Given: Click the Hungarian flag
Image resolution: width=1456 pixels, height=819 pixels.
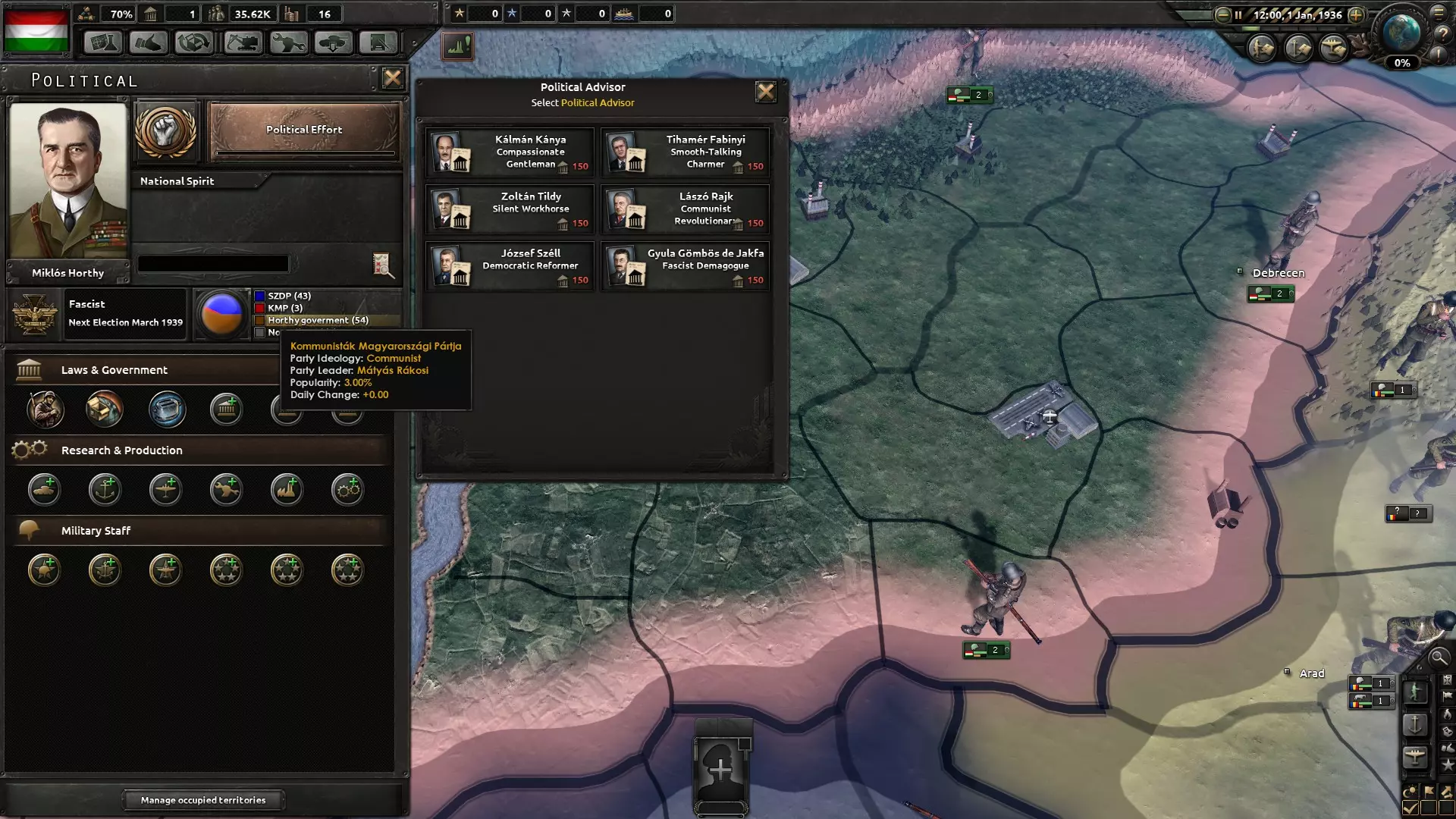Looking at the screenshot, I should tap(36, 30).
